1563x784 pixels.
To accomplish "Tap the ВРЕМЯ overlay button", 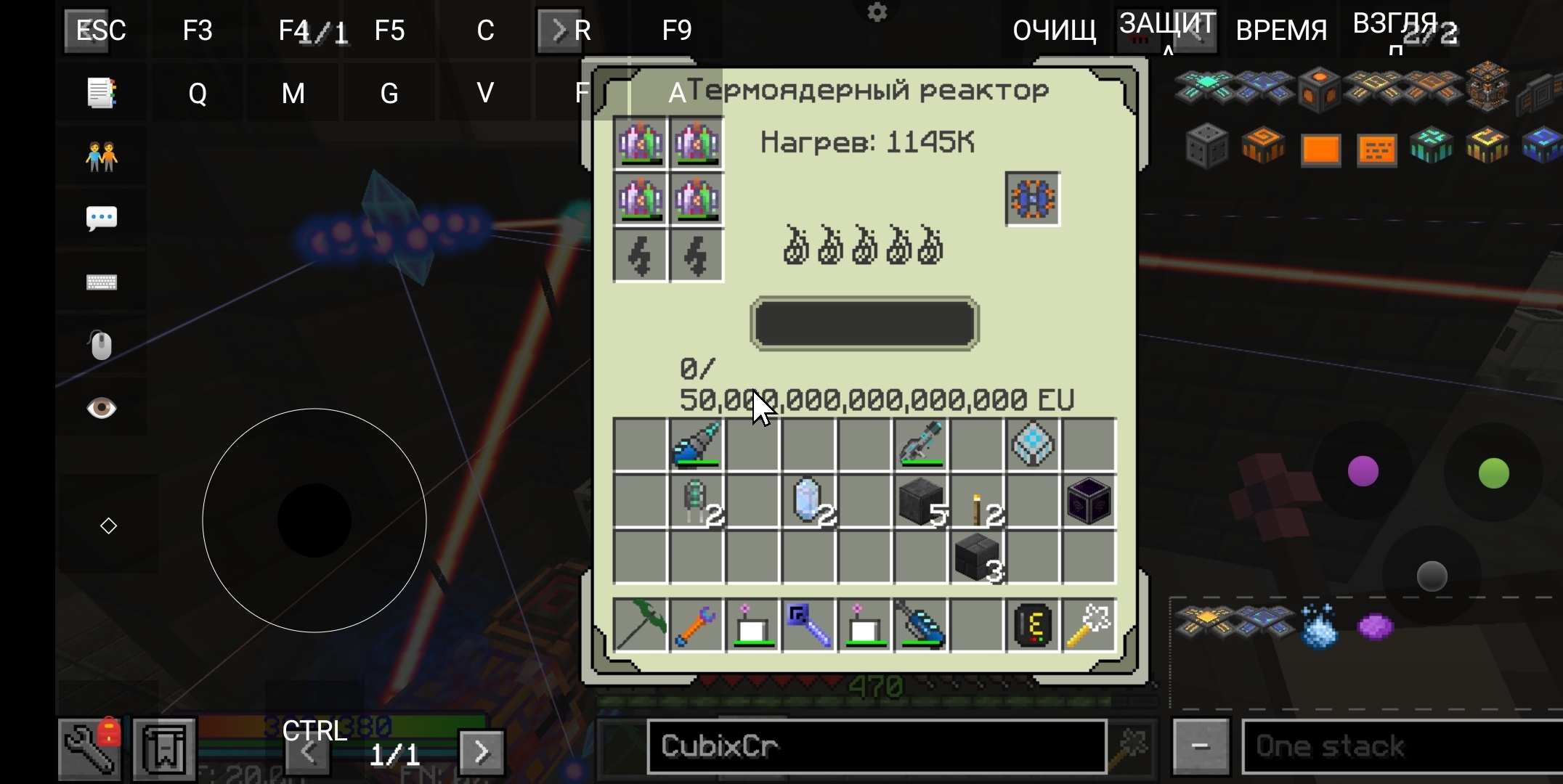I will point(1281,30).
